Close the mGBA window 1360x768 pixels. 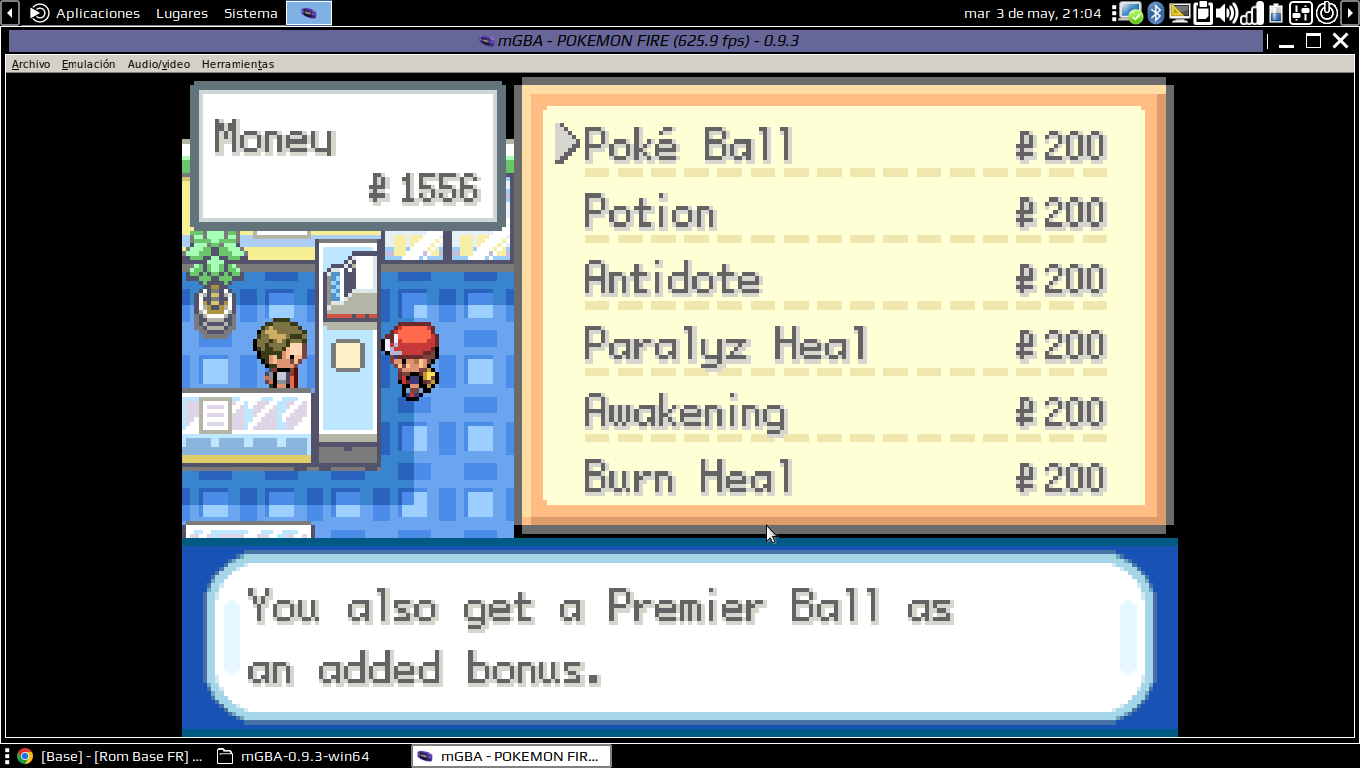(1339, 41)
